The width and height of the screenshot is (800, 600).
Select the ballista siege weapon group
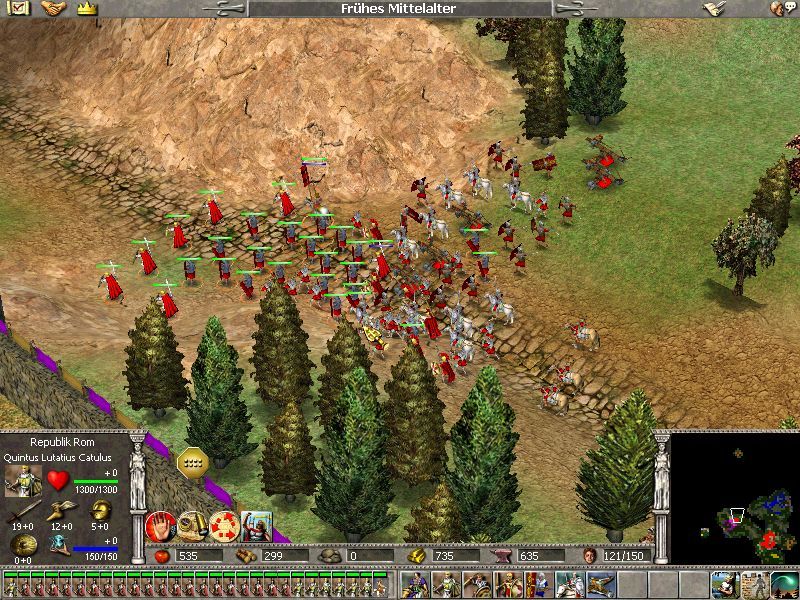(x=601, y=584)
